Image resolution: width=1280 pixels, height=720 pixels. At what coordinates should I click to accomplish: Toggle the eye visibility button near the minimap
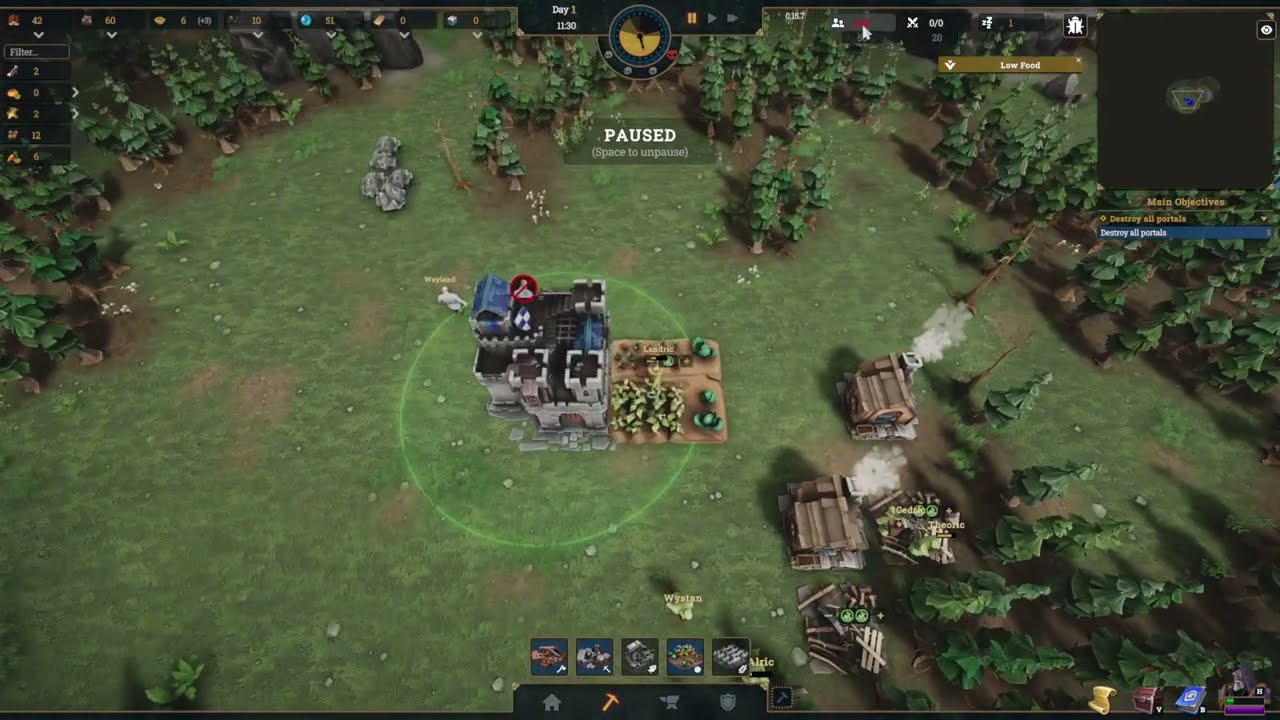coord(1266,31)
